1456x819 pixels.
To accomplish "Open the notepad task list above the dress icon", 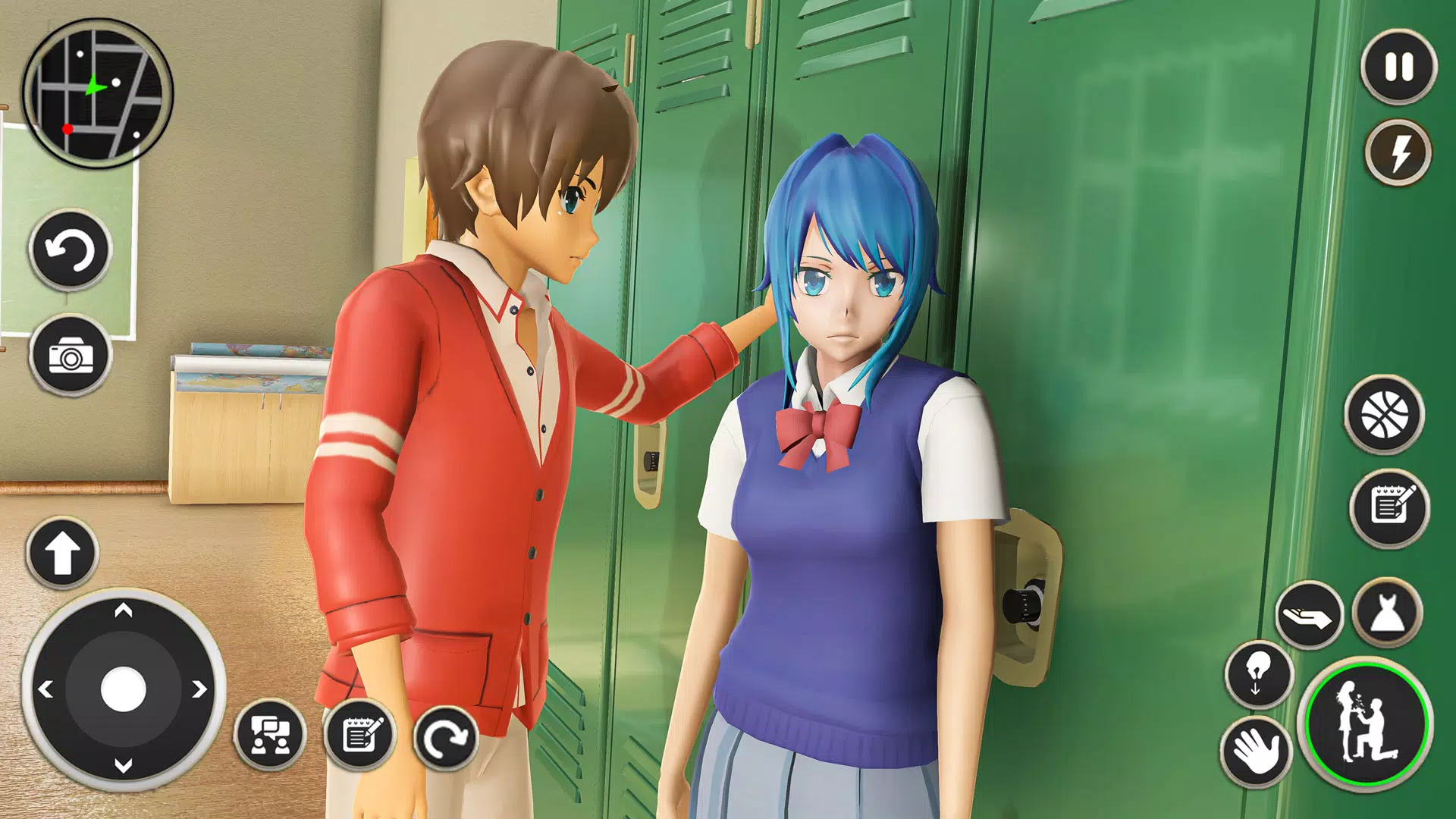I will 1389,507.
